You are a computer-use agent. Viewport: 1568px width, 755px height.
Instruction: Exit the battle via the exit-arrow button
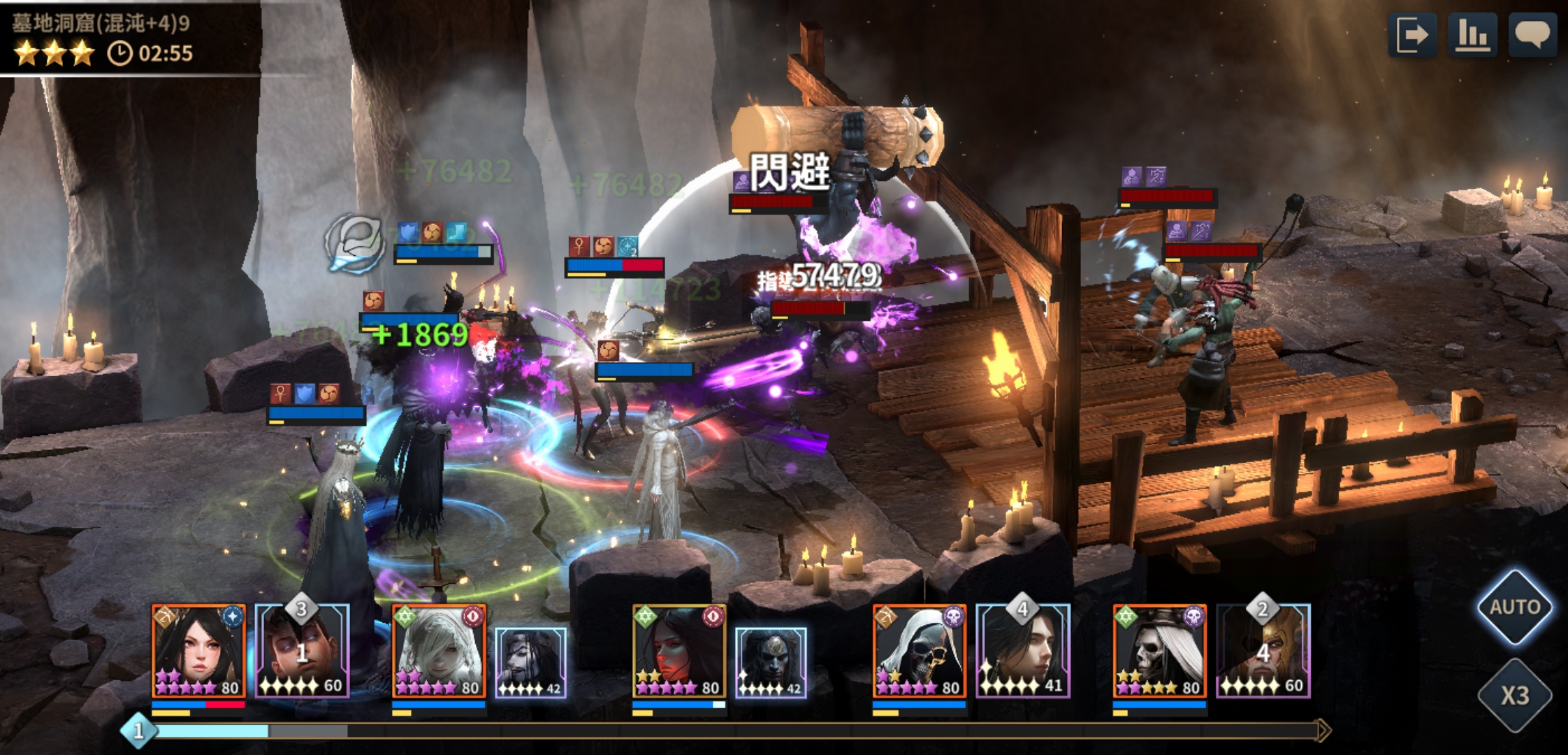[1412, 35]
